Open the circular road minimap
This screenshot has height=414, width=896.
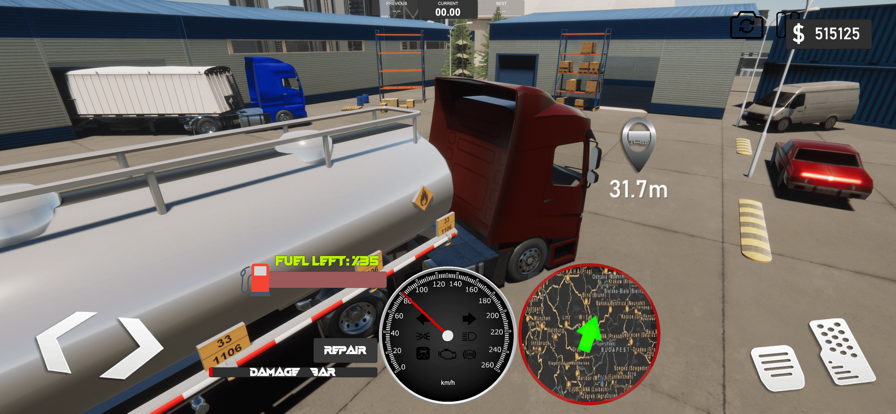(589, 333)
